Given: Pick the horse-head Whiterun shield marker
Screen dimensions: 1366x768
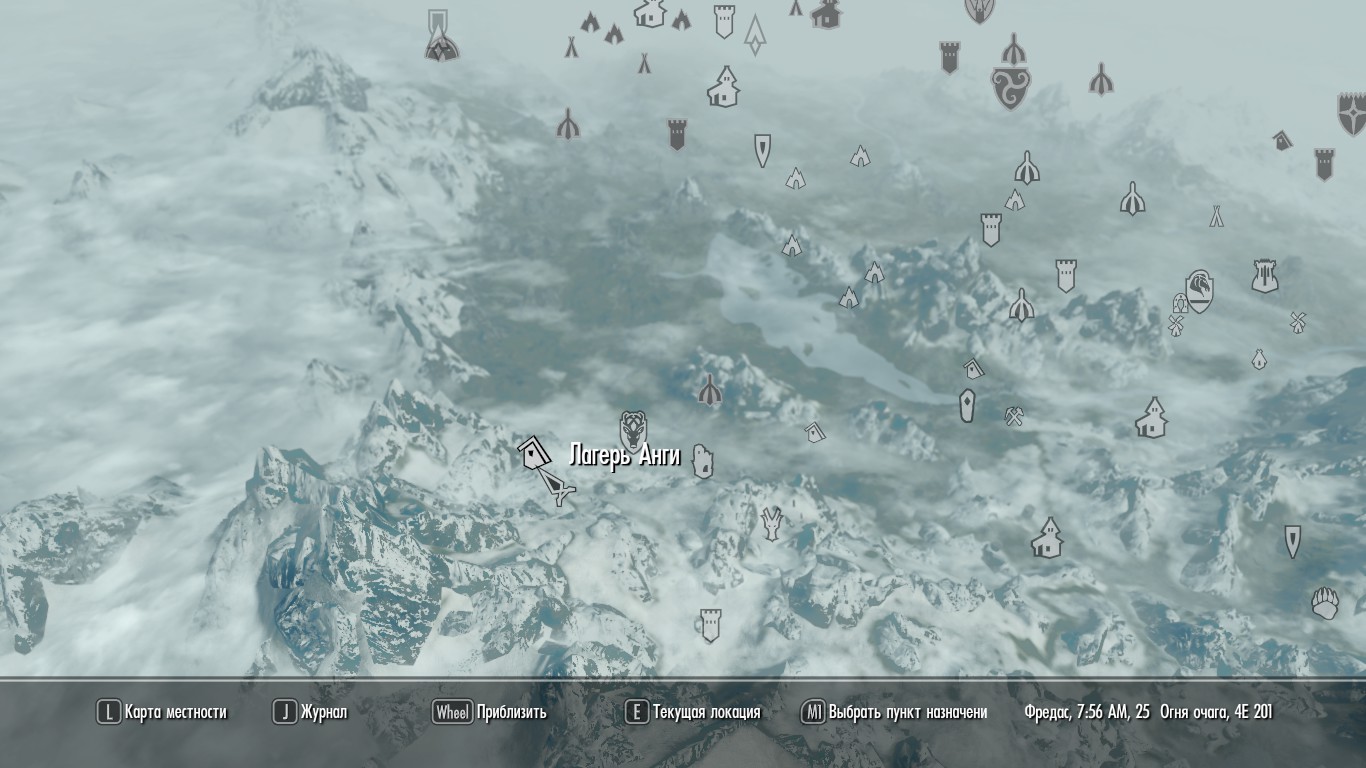Looking at the screenshot, I should [x=1199, y=290].
